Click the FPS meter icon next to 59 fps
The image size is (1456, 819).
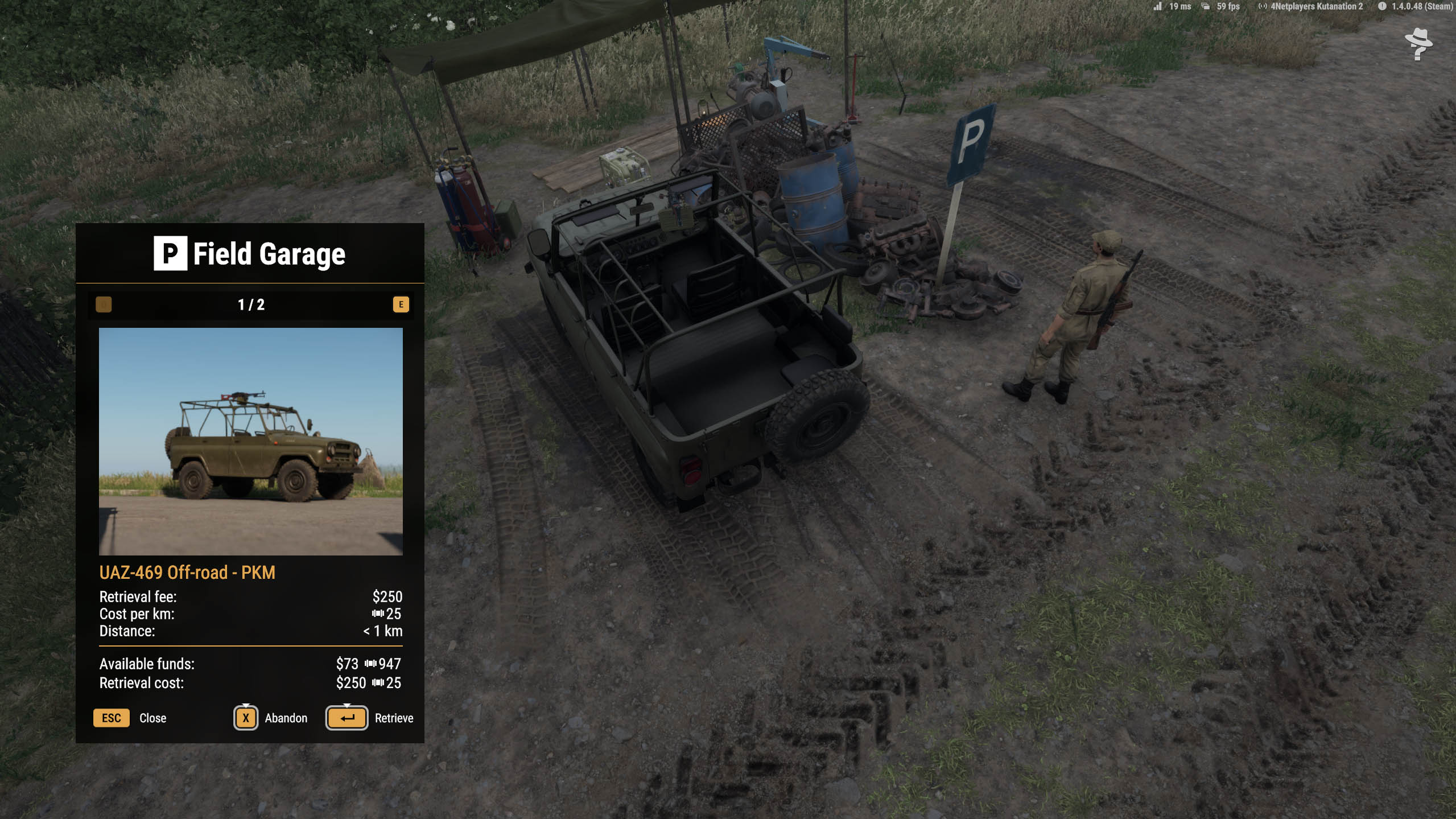(x=1206, y=7)
